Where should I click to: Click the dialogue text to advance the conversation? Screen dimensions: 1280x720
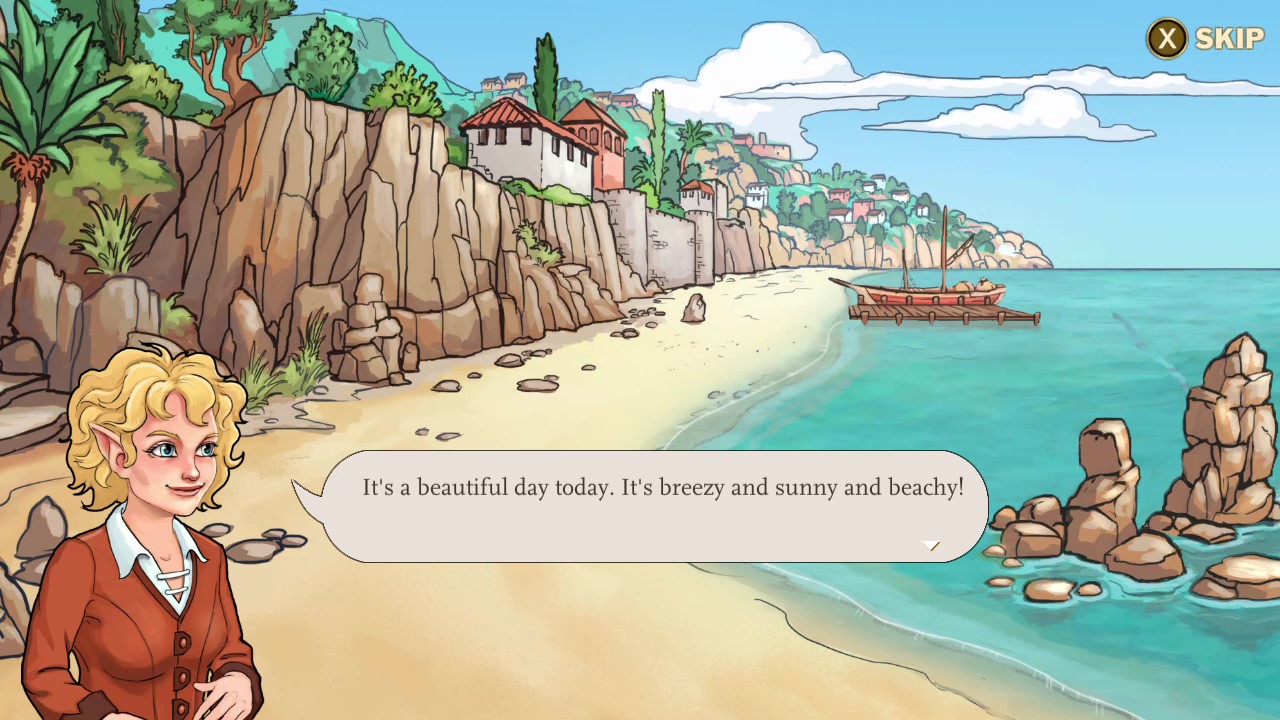(x=662, y=487)
